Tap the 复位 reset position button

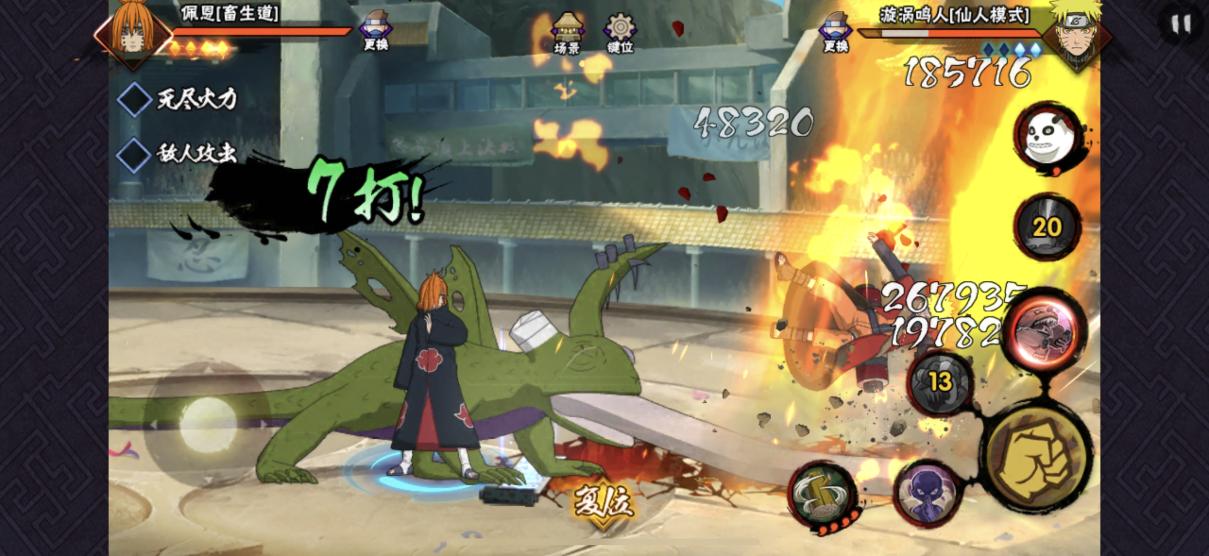(603, 501)
